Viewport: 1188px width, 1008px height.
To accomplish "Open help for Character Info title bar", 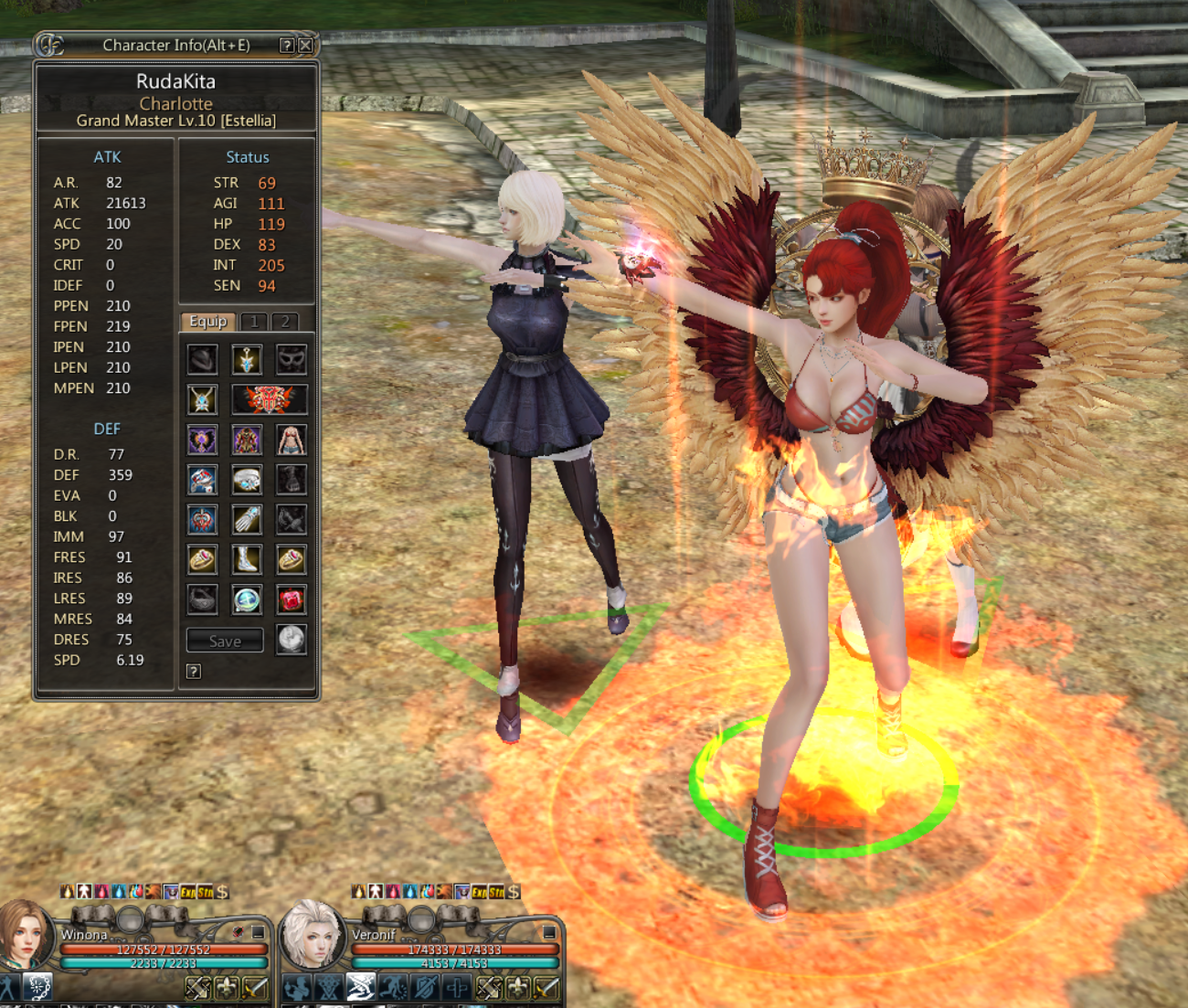I will (x=287, y=45).
